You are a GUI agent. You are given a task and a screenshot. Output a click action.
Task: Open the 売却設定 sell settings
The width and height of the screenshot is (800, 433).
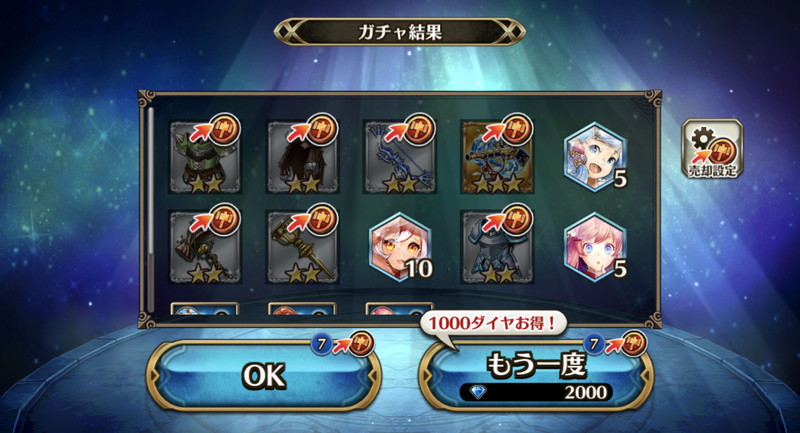[711, 150]
